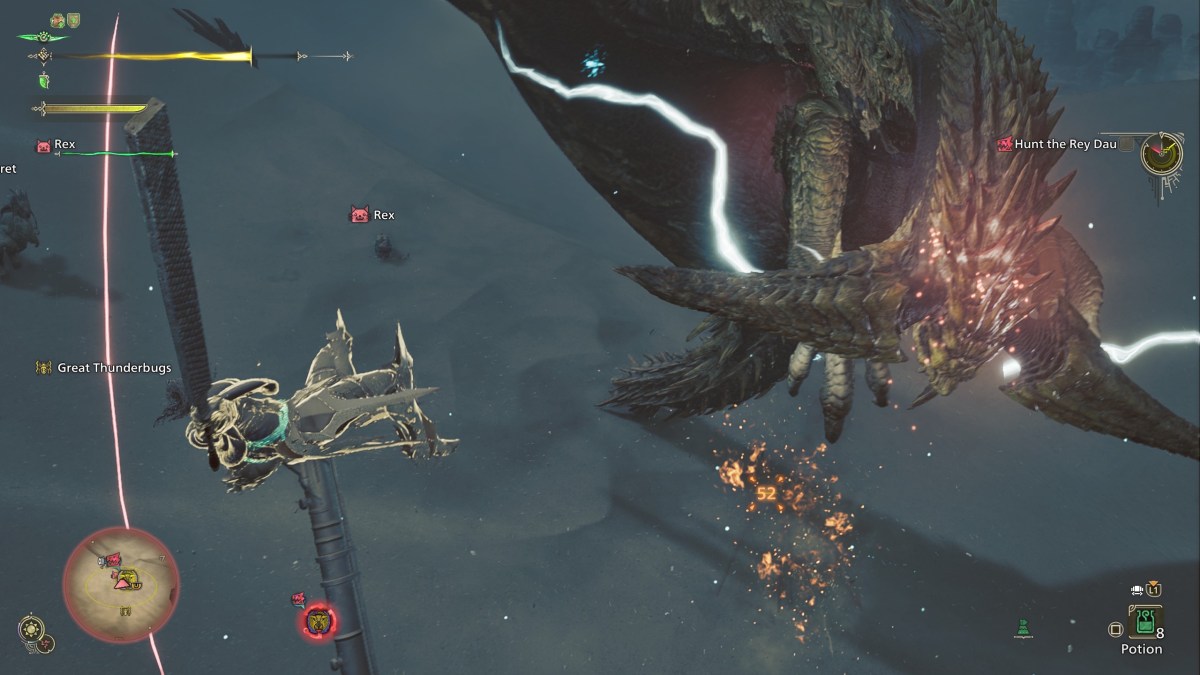
Task: Select the red-ringed monster target icon
Action: [319, 623]
